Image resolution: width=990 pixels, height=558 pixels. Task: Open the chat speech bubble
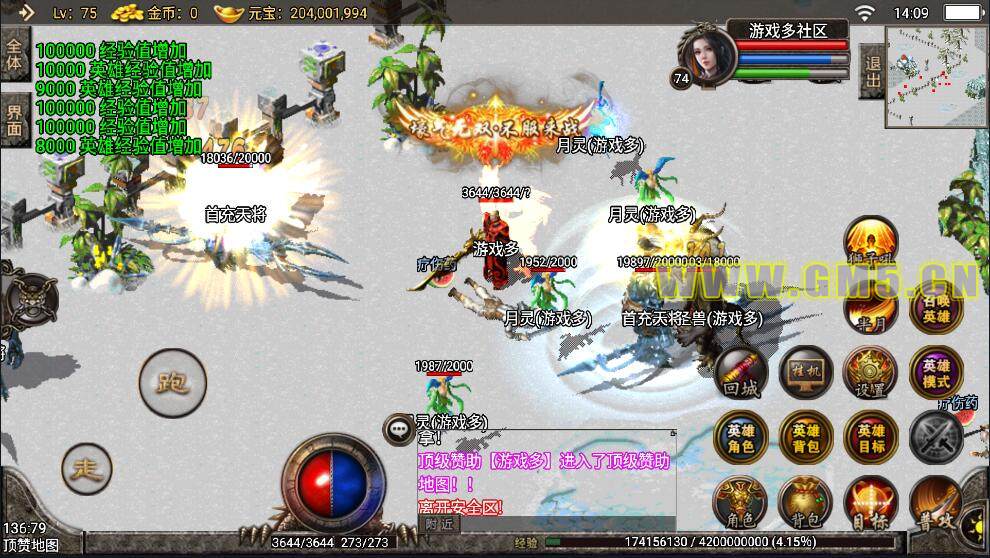point(398,428)
